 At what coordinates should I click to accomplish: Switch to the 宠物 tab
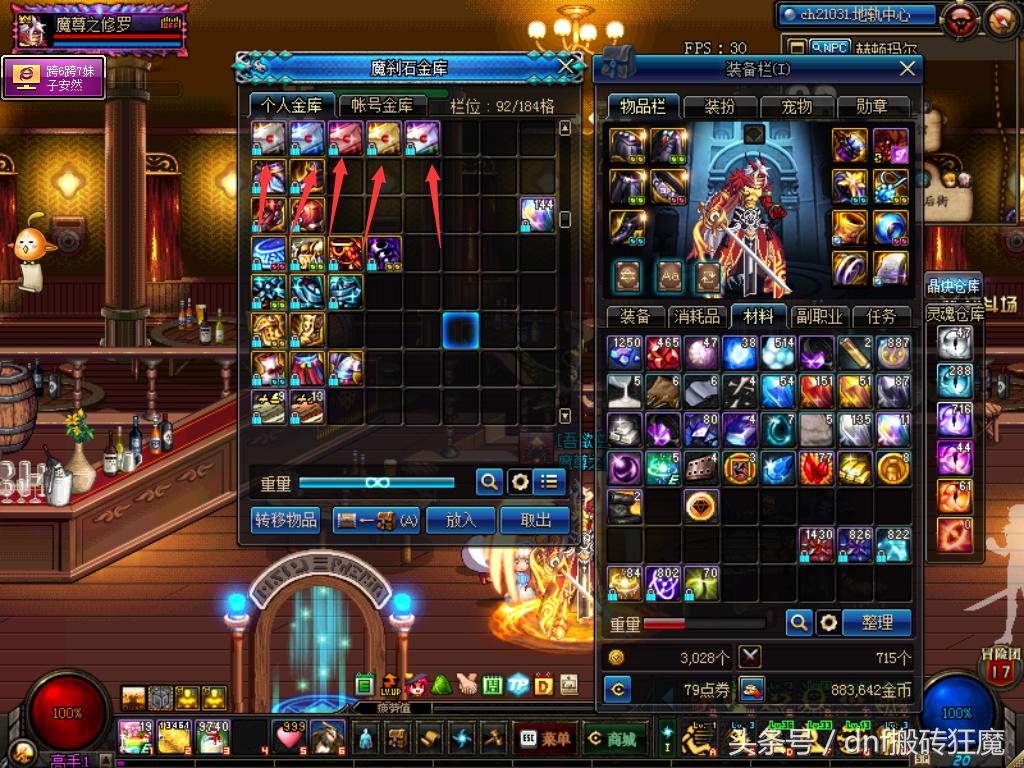pyautogui.click(x=796, y=106)
